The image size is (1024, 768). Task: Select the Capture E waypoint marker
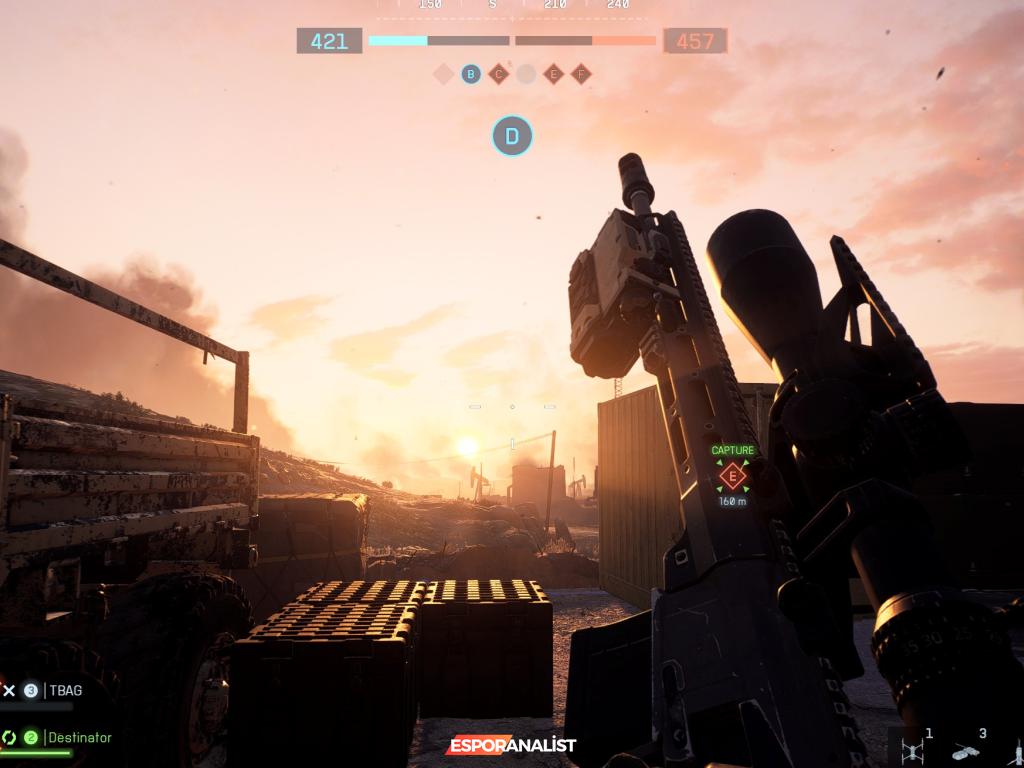click(x=733, y=476)
